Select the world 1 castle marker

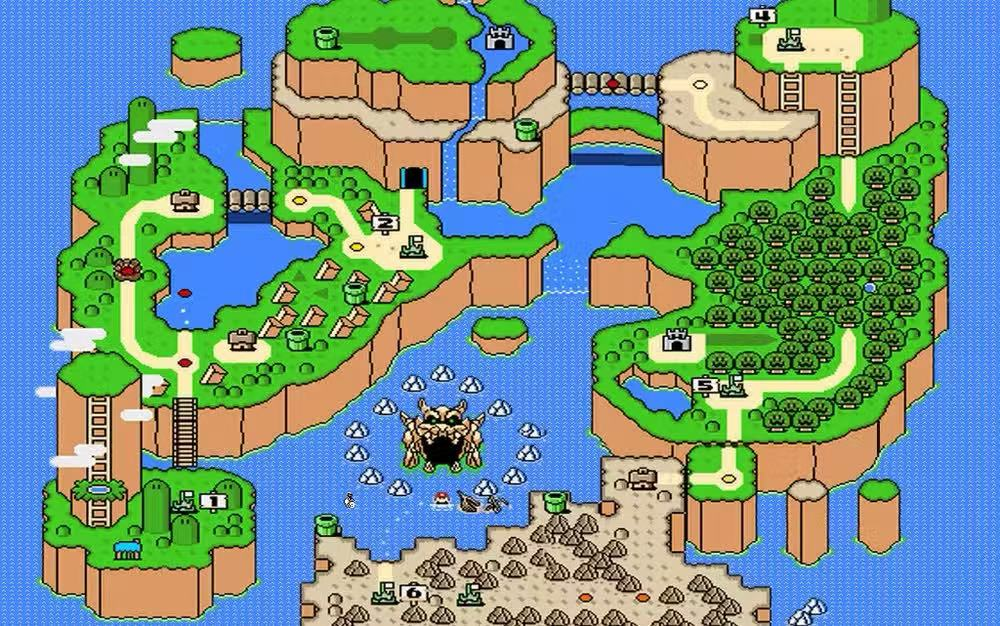click(211, 500)
